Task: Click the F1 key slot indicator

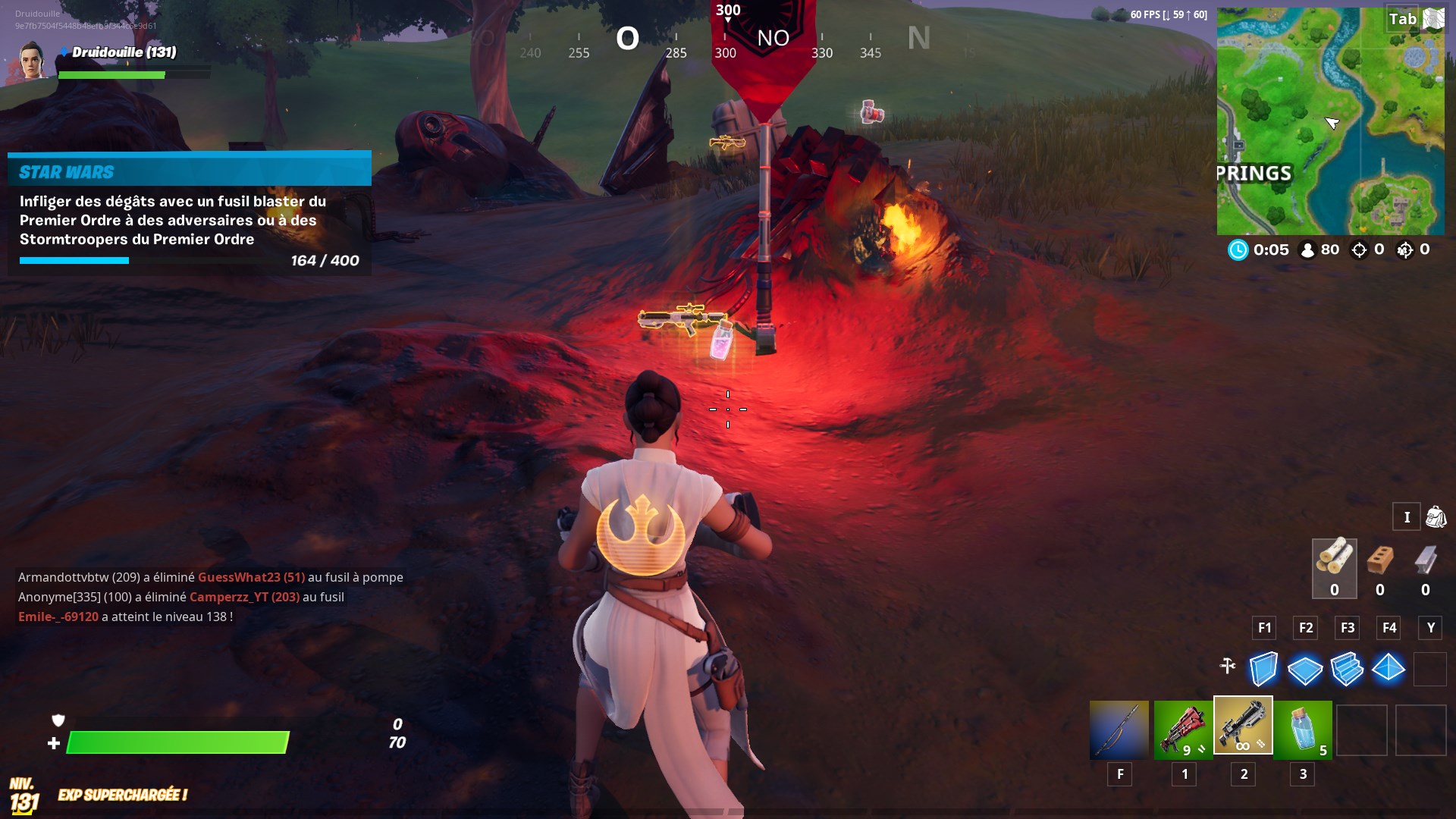Action: (x=1263, y=628)
